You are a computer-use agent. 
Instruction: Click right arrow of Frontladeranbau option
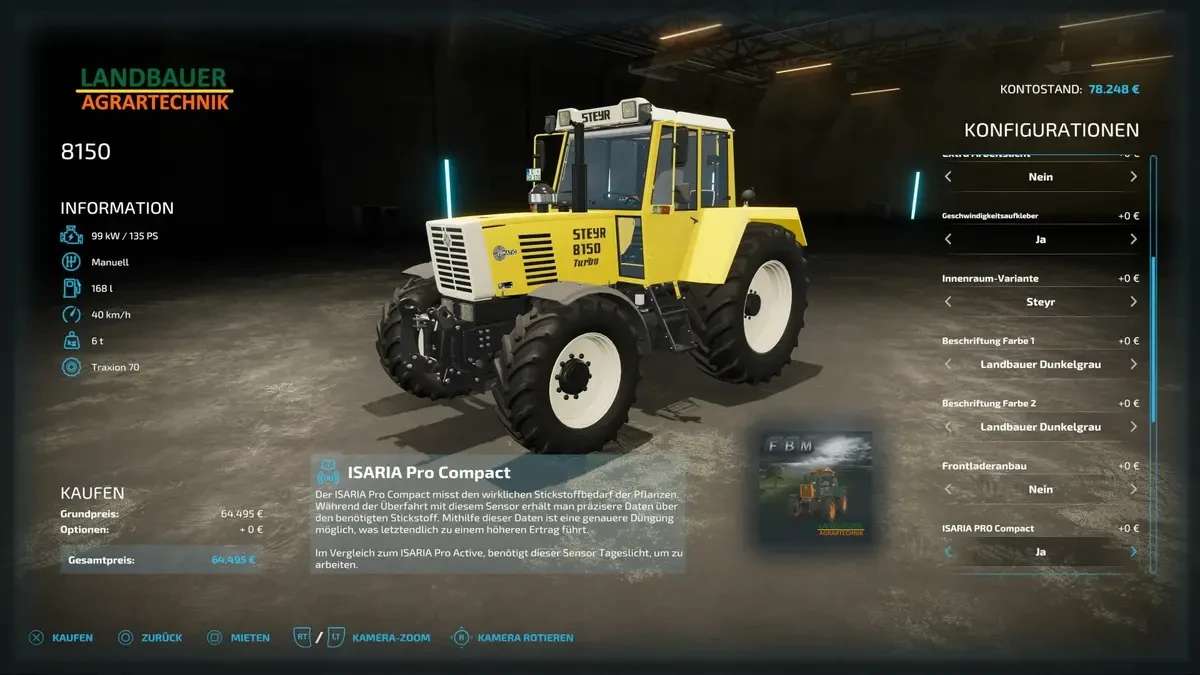[x=1133, y=489]
